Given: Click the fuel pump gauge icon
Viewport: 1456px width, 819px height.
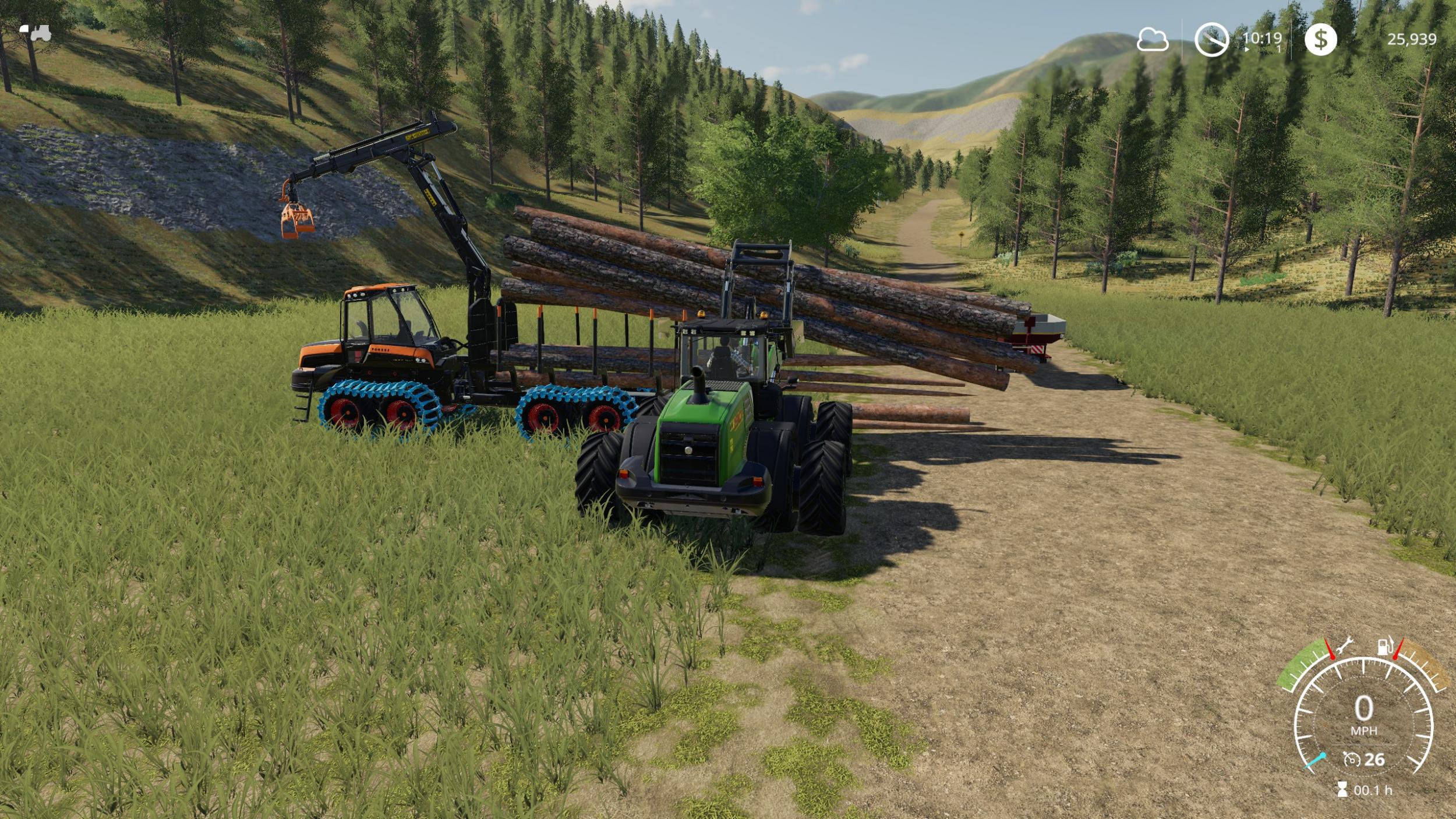Looking at the screenshot, I should point(1385,647).
